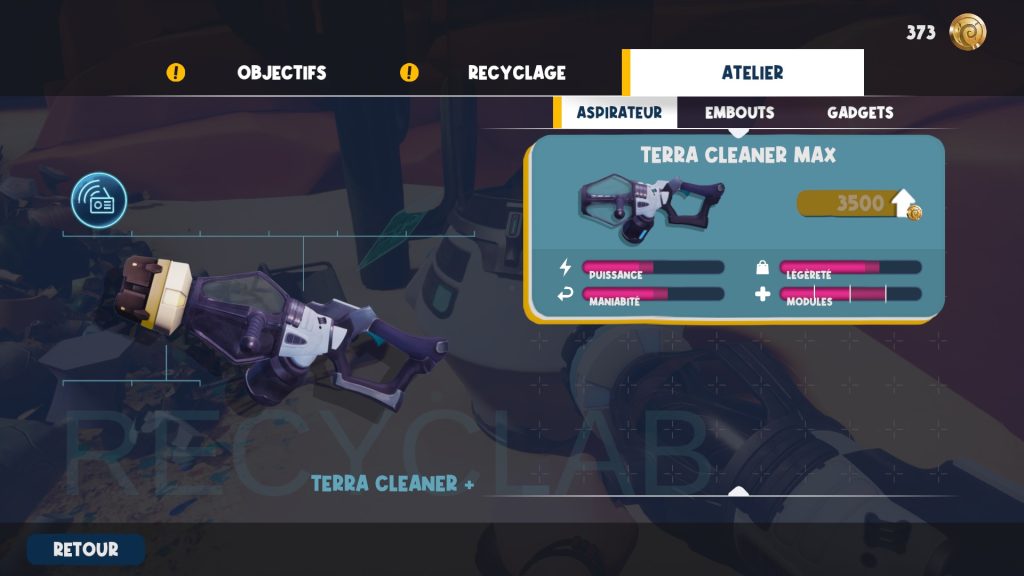Select the Atelier tab
Viewport: 1024px width, 576px height.
(x=752, y=73)
